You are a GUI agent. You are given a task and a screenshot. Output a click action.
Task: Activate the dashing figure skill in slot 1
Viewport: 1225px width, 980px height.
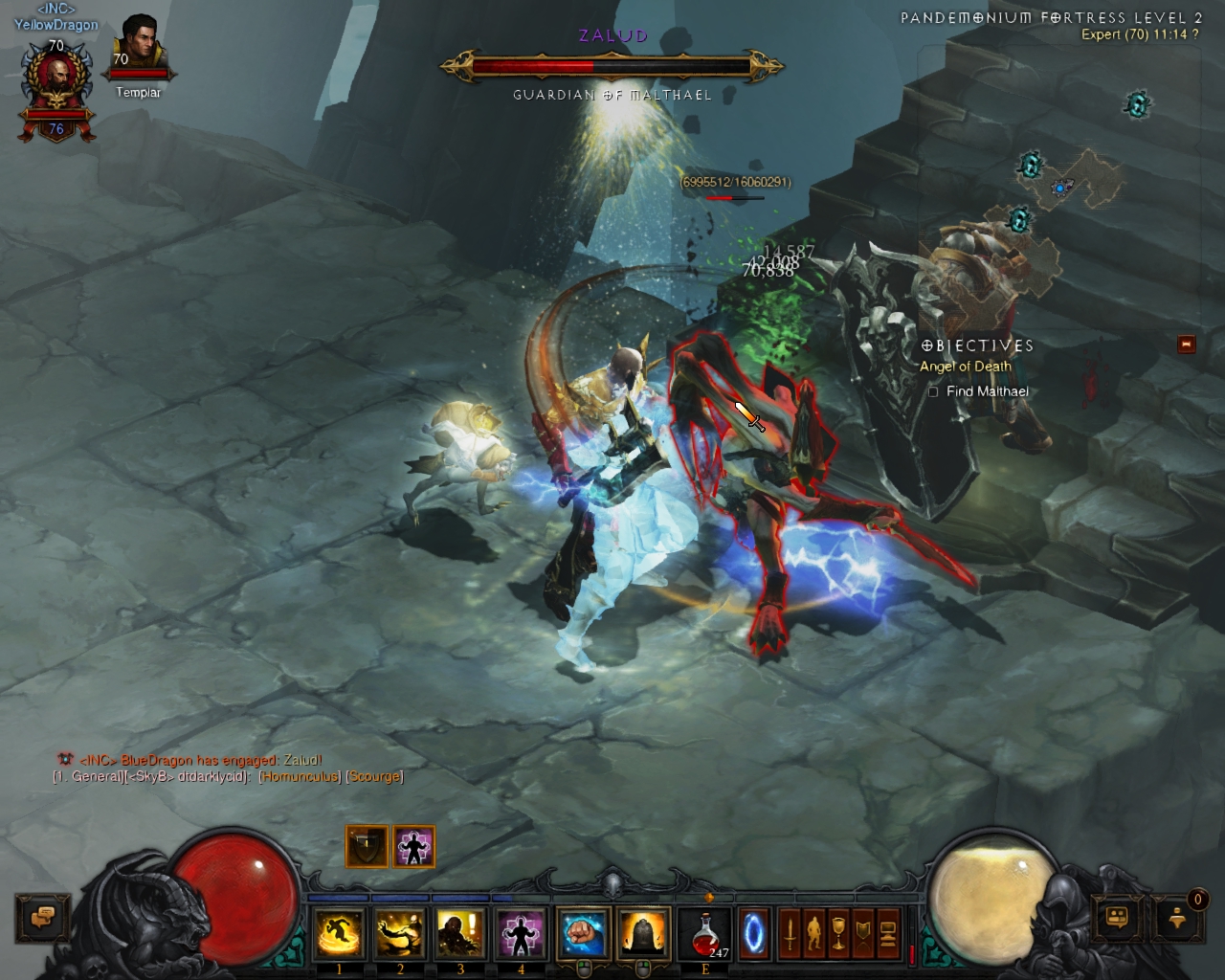pyautogui.click(x=339, y=933)
